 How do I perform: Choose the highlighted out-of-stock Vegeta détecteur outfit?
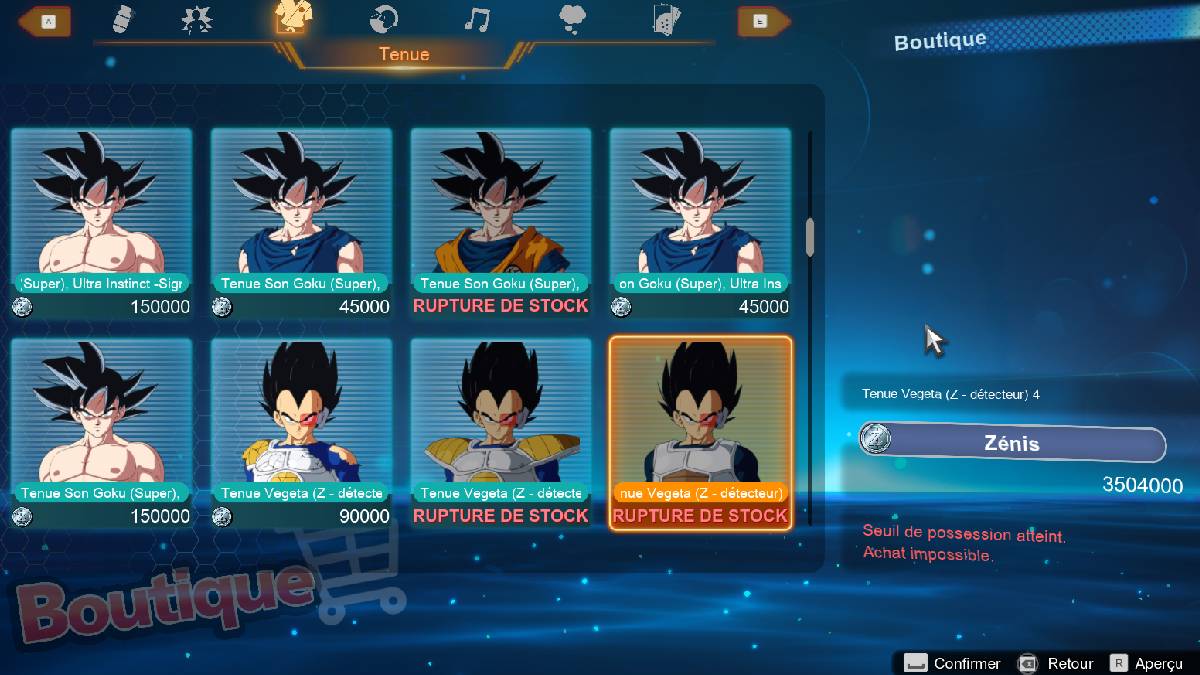(x=700, y=432)
